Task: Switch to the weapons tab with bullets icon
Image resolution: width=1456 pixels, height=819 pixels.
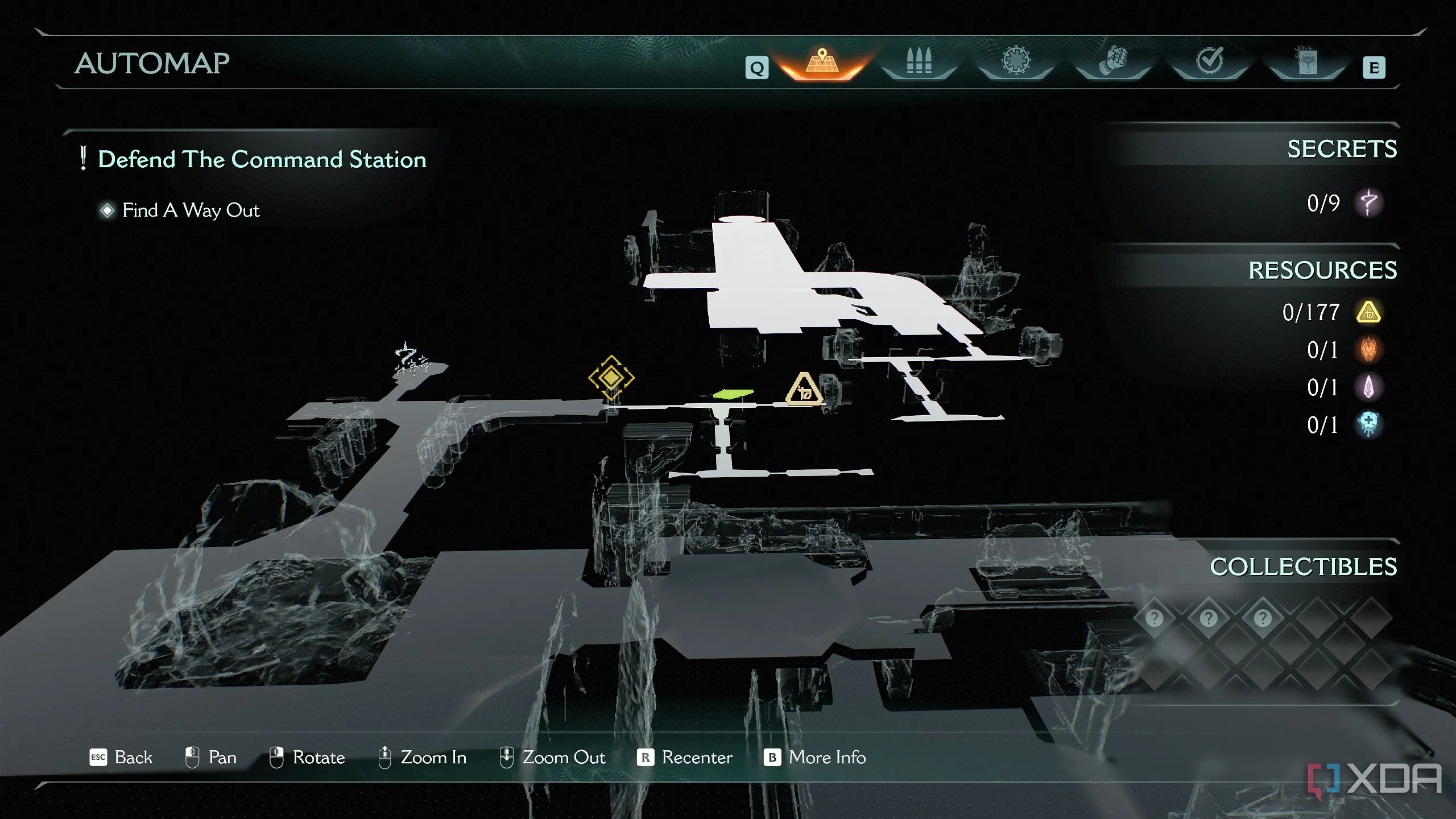Action: (919, 61)
